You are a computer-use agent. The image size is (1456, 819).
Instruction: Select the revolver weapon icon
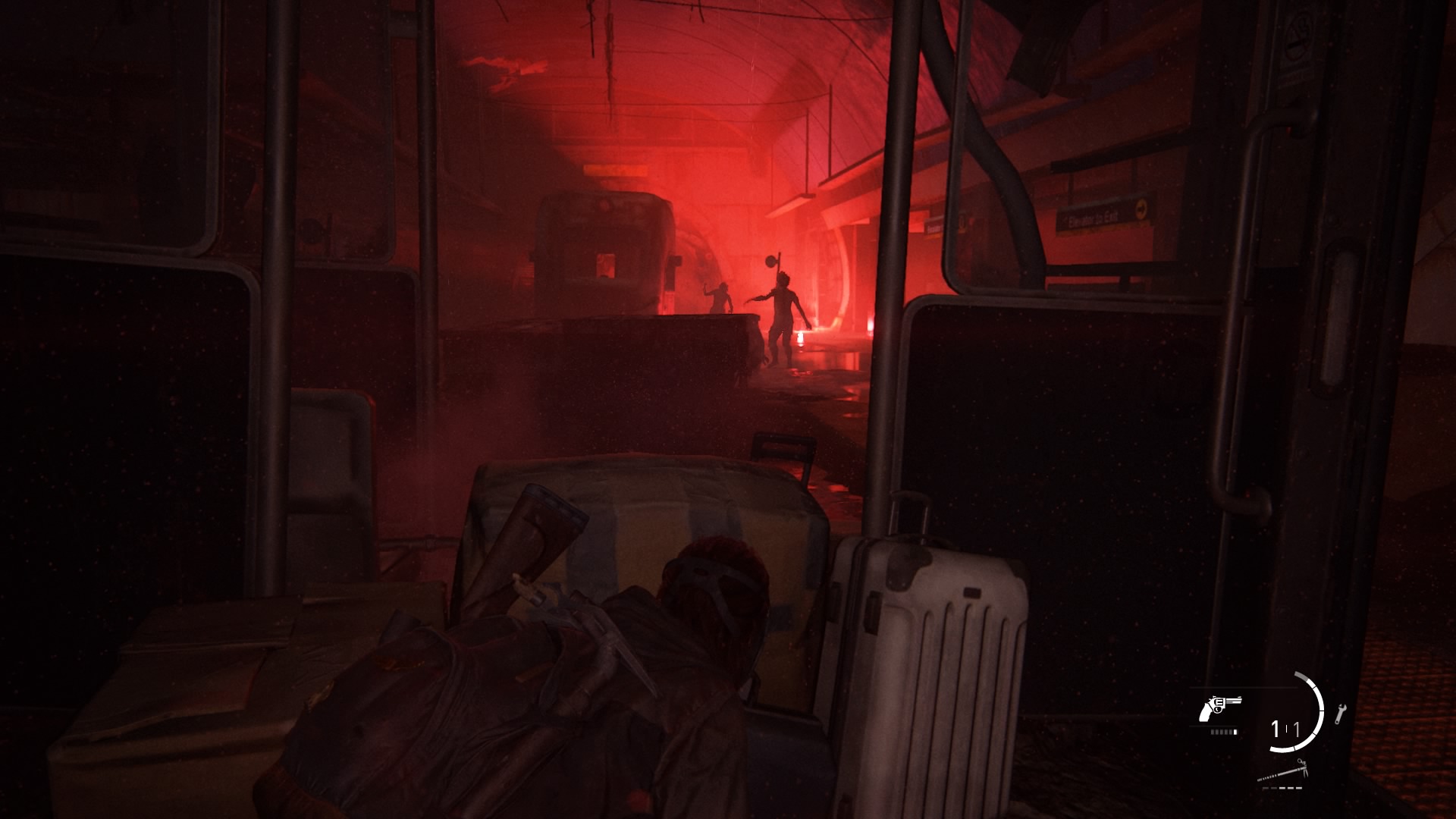tap(1218, 708)
